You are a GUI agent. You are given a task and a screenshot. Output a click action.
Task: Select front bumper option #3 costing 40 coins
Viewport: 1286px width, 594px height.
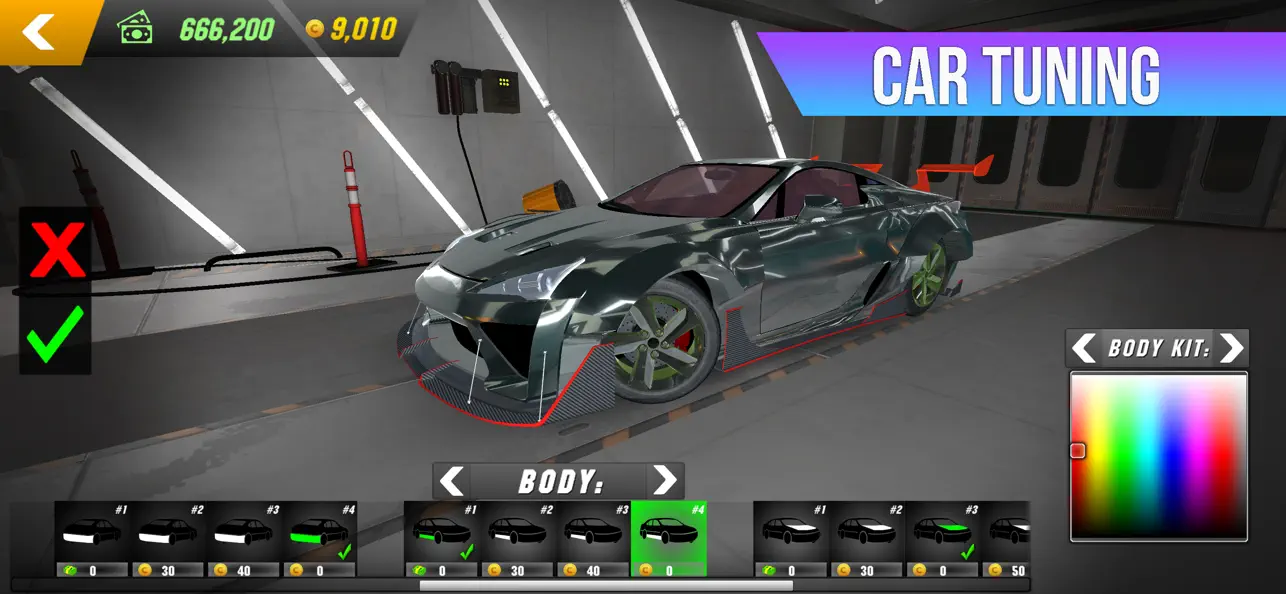592,538
